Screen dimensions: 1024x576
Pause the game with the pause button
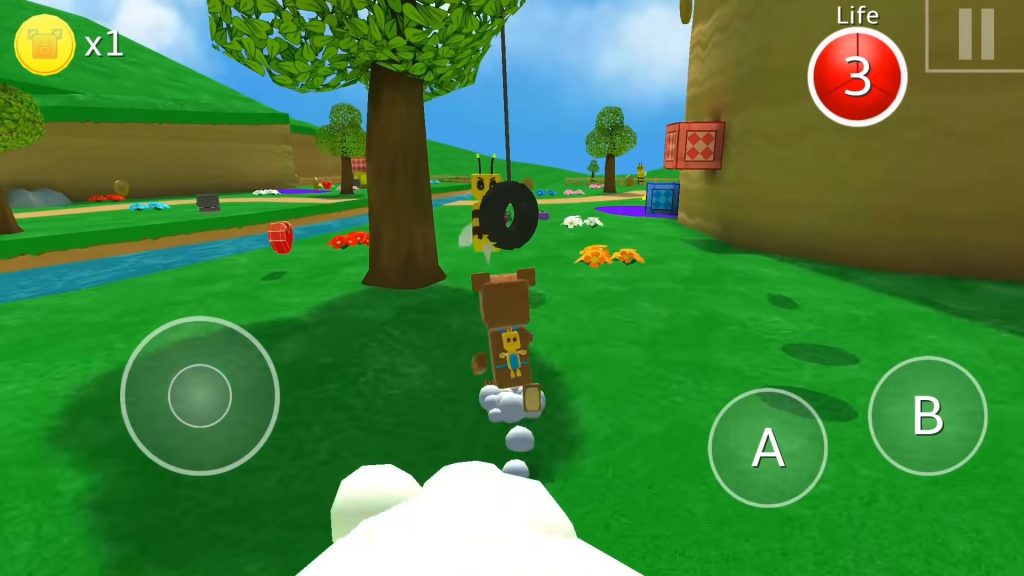click(975, 35)
